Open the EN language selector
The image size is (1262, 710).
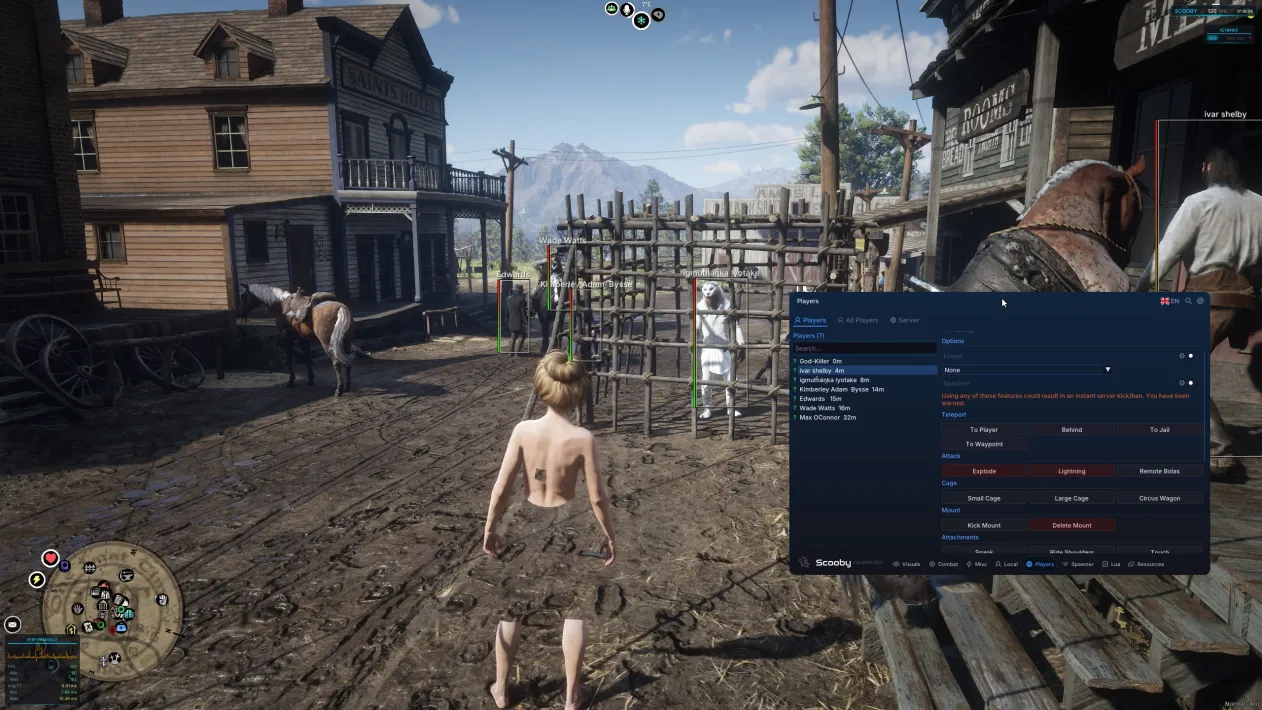tap(1169, 301)
